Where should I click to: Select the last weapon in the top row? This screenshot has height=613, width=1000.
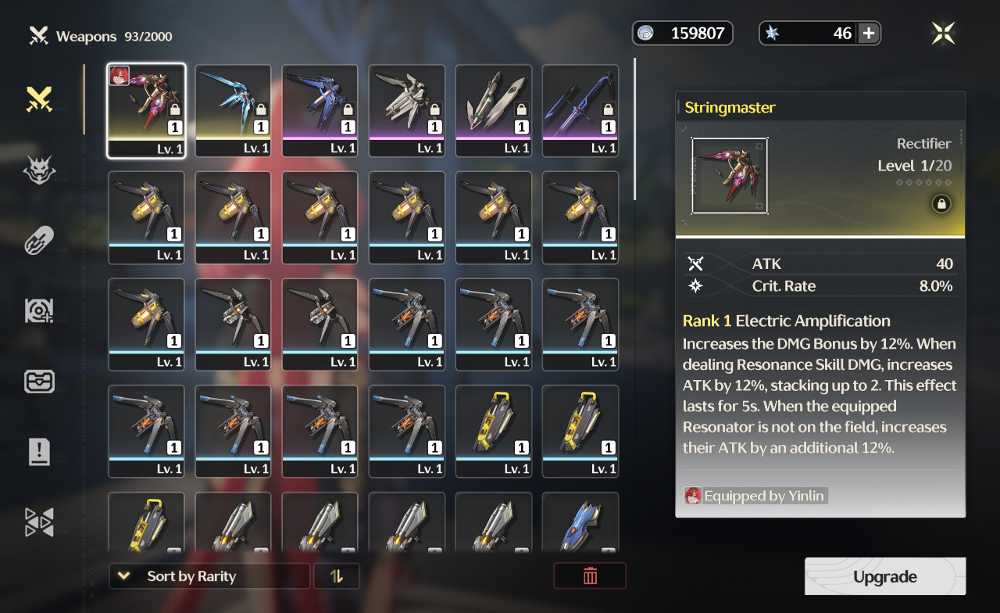(x=580, y=110)
